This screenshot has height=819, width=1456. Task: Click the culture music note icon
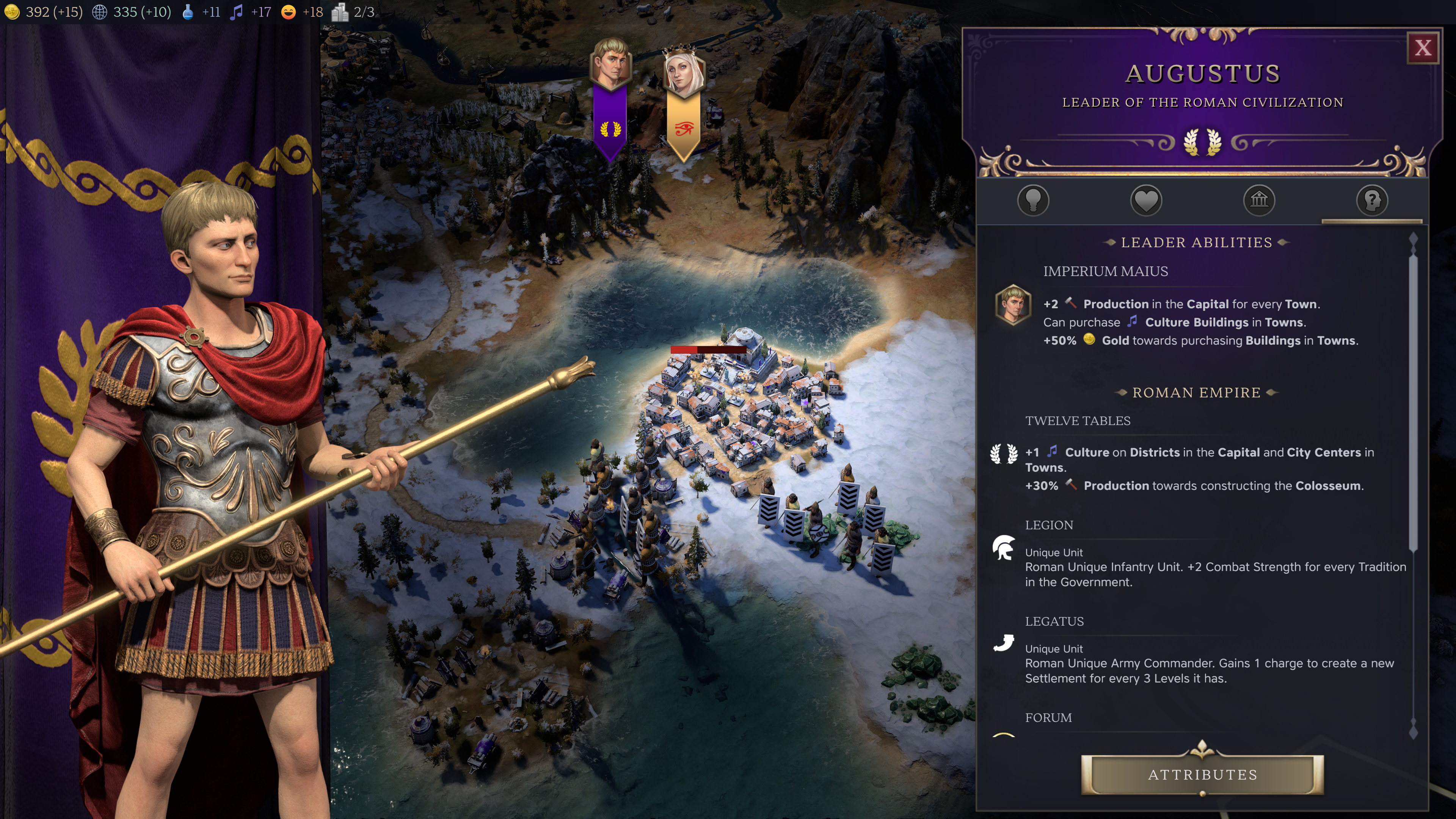point(236,12)
